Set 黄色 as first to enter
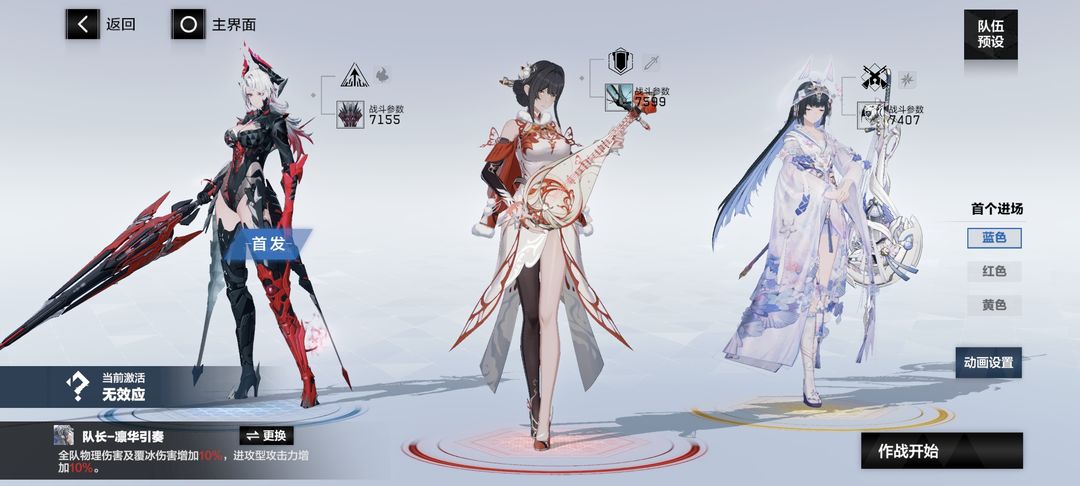This screenshot has height=486, width=1080. (993, 305)
